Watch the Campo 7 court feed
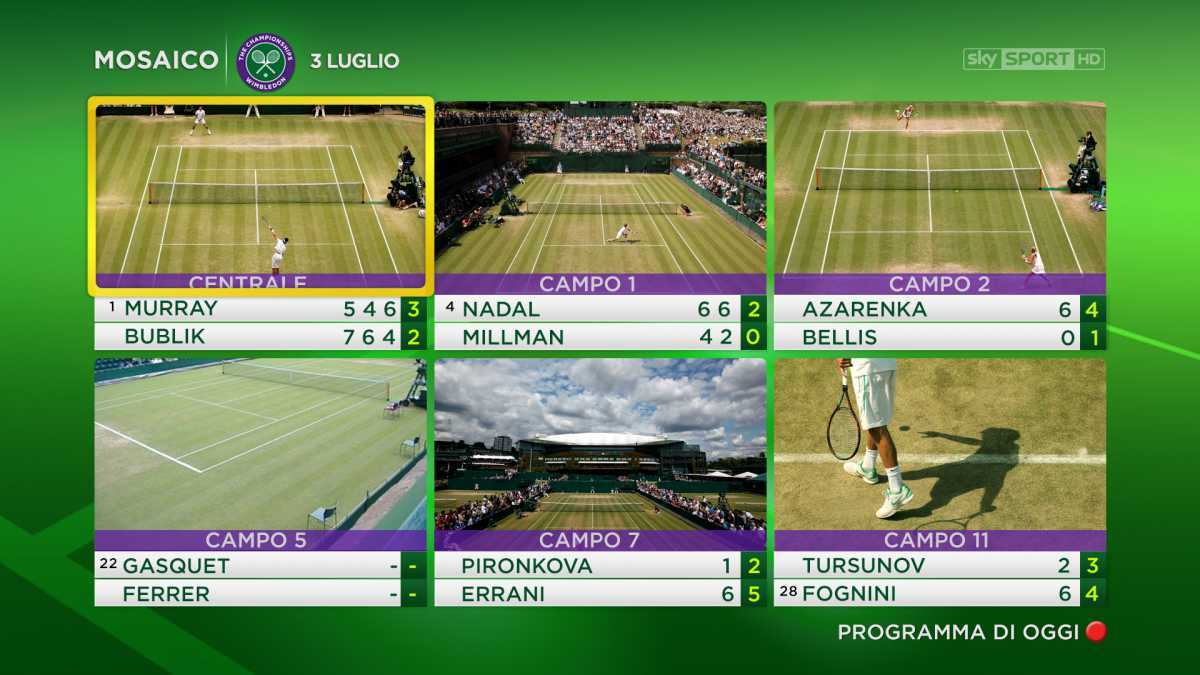 pos(600,443)
